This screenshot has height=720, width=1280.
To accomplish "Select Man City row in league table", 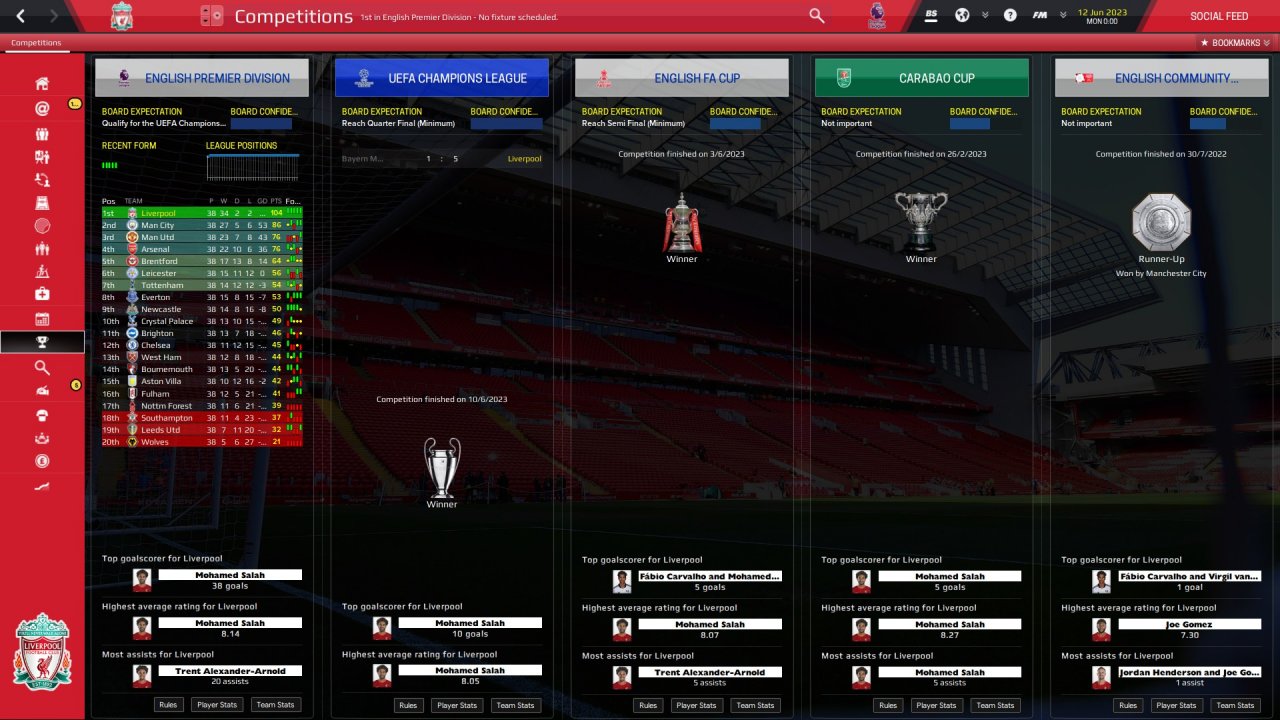I will point(158,225).
